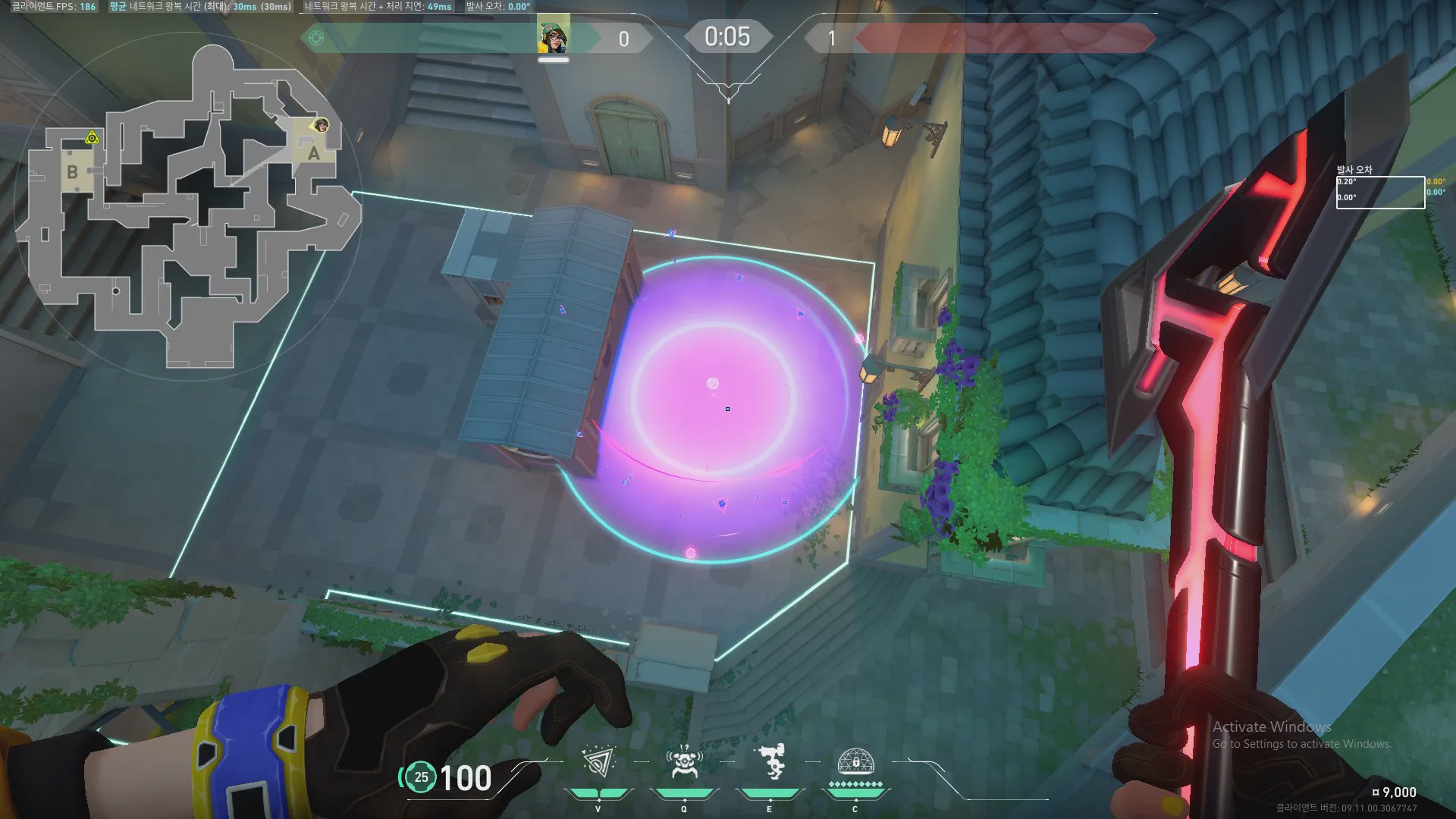Click the A site label on minimap
Screen dimensions: 1456x819
tap(313, 153)
